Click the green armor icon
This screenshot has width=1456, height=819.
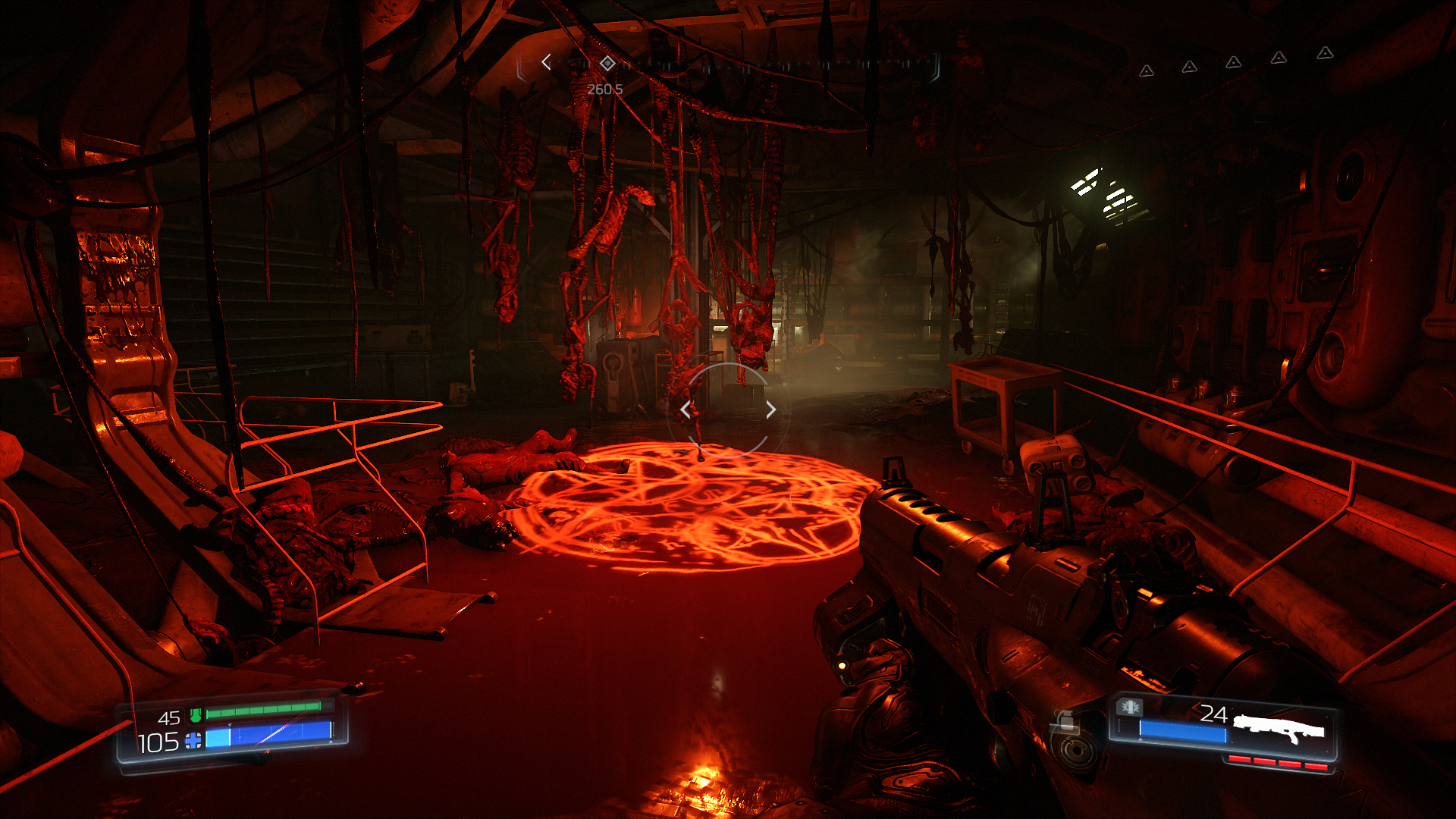pyautogui.click(x=196, y=714)
